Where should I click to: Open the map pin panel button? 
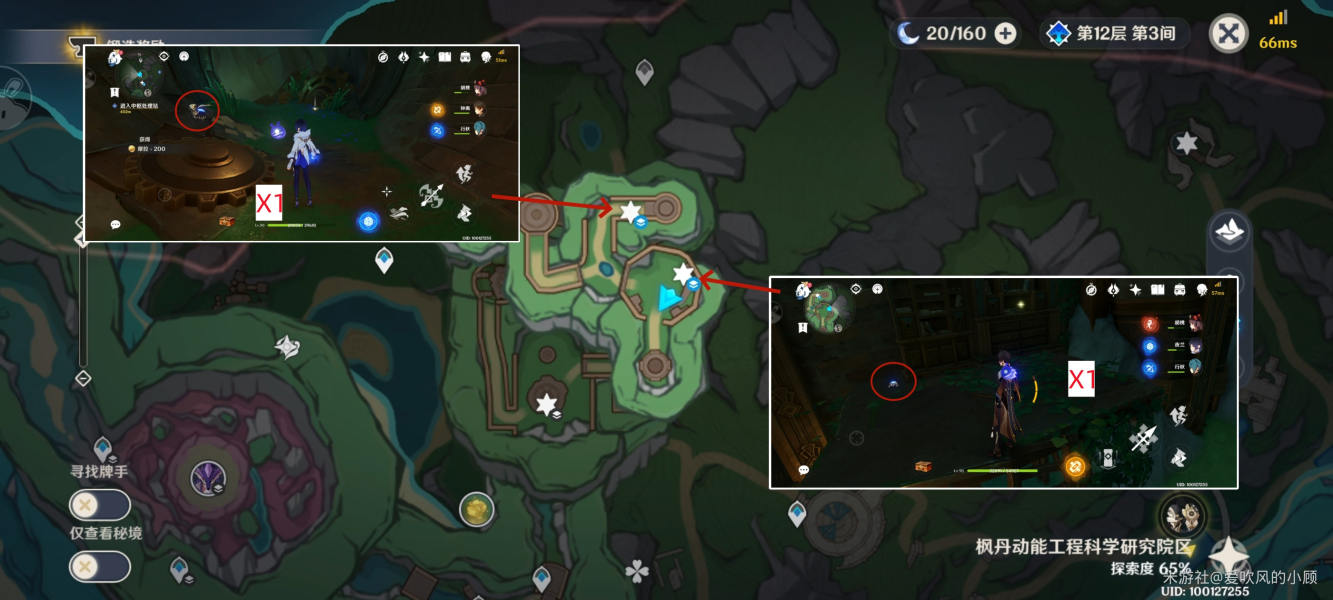(1229, 233)
